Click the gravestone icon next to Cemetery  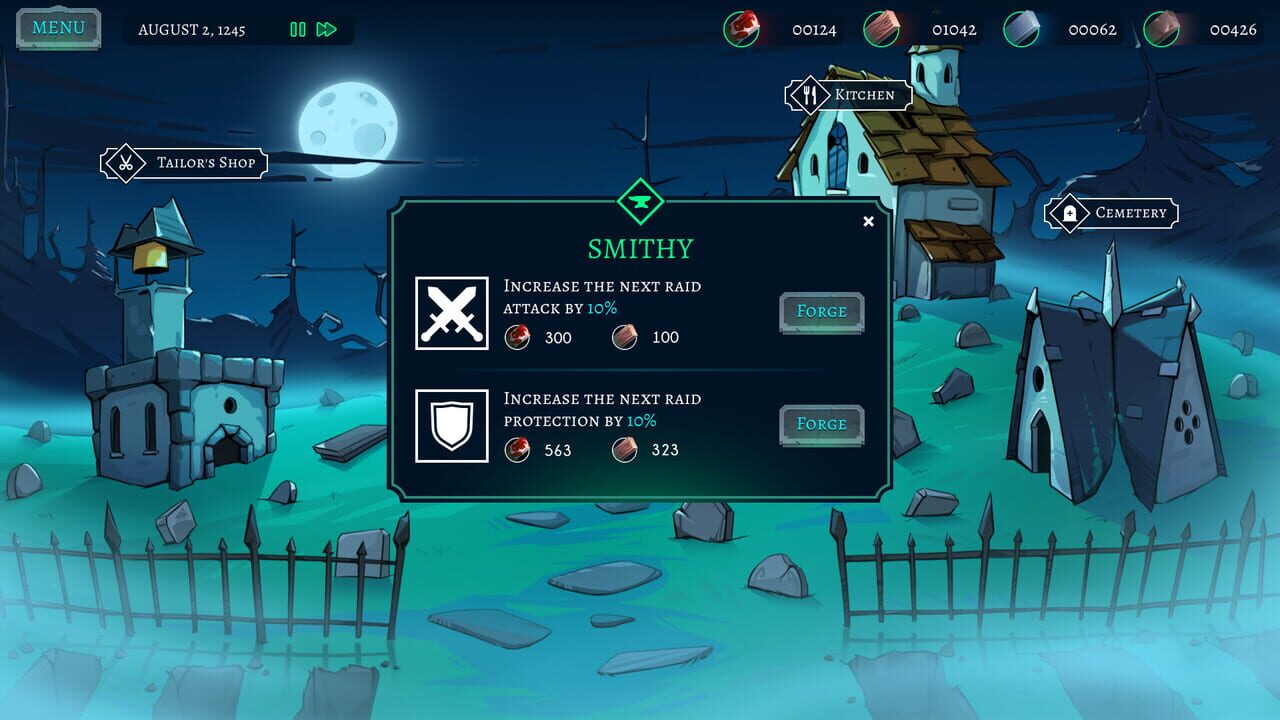1072,213
